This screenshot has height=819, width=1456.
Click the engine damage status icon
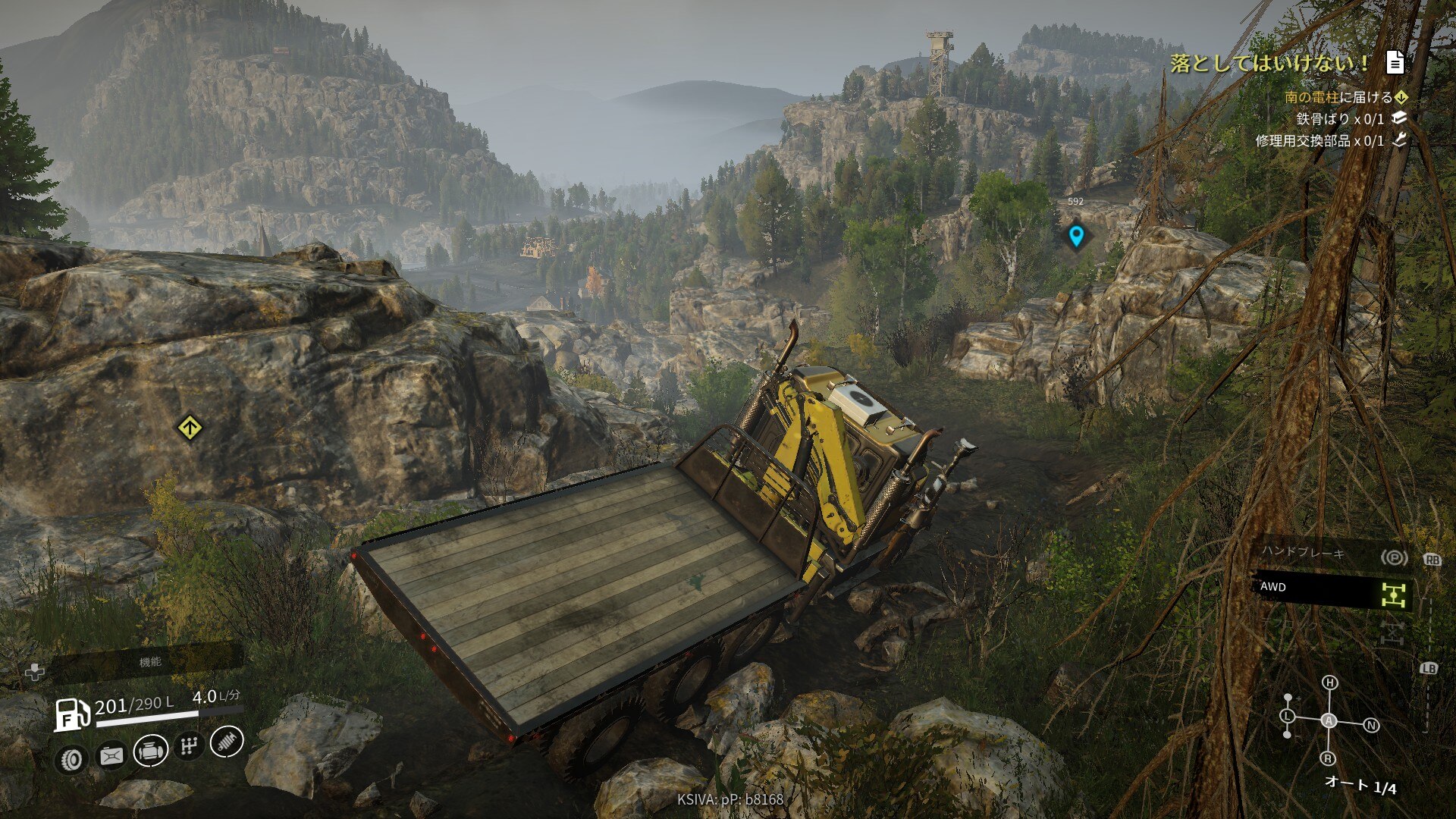click(x=150, y=752)
